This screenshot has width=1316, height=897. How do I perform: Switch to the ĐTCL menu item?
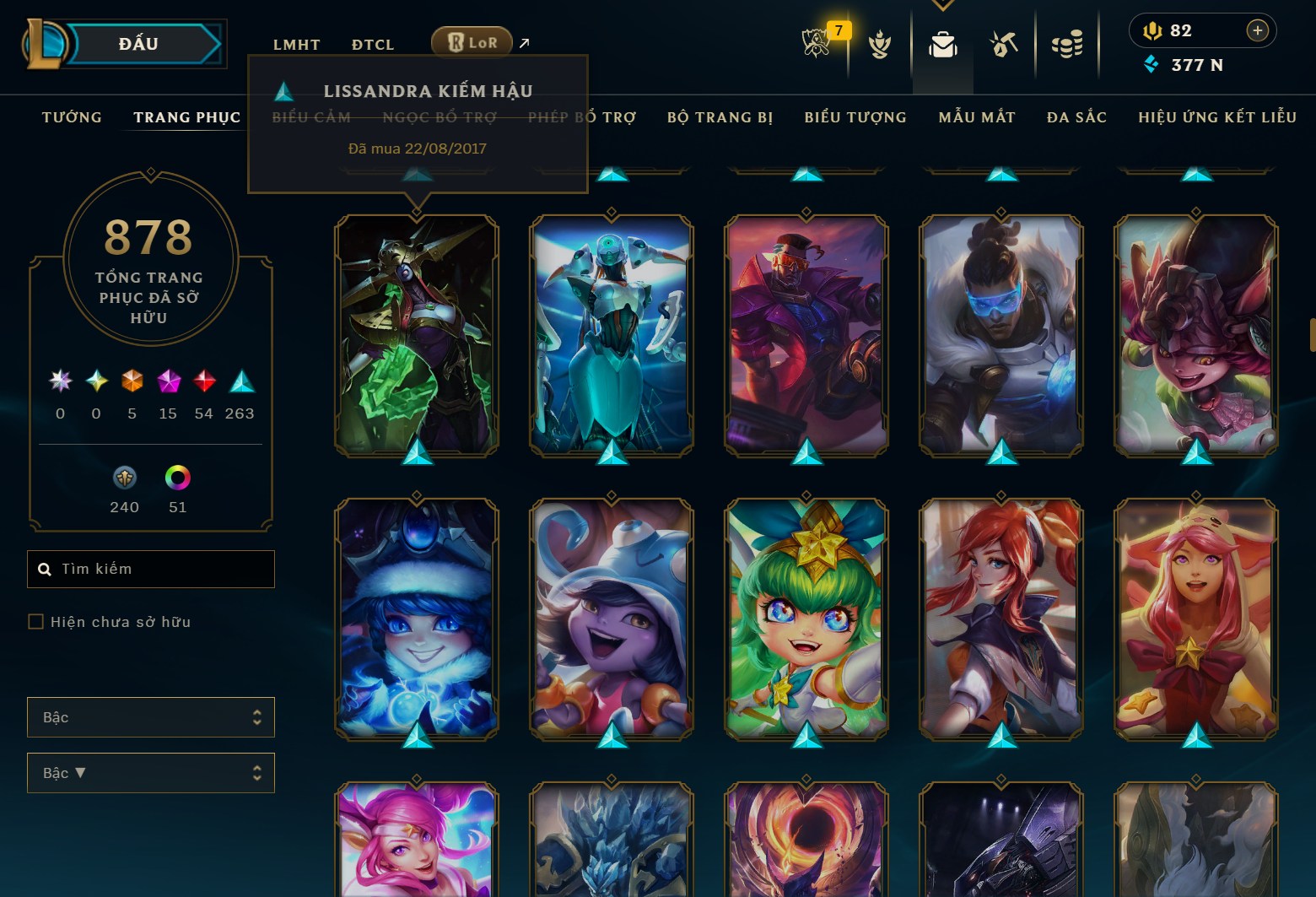372,44
